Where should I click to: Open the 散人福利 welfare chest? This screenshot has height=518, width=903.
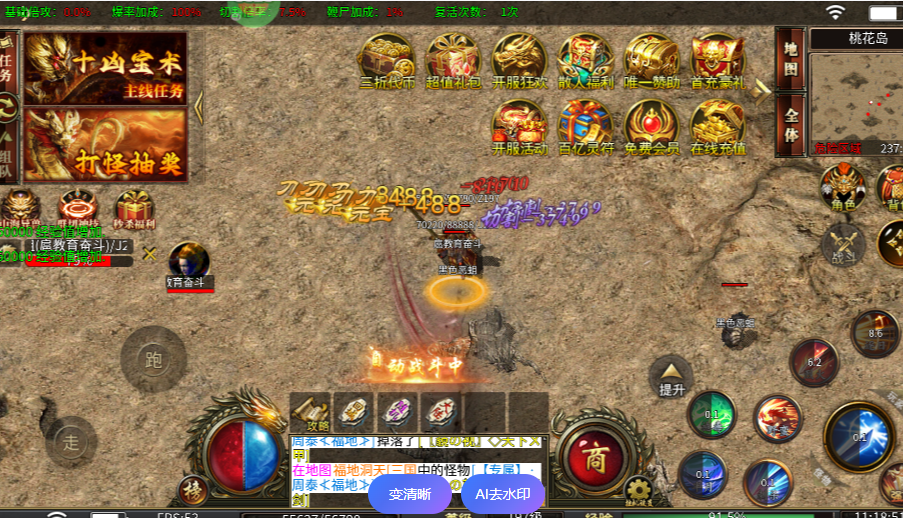(x=585, y=60)
